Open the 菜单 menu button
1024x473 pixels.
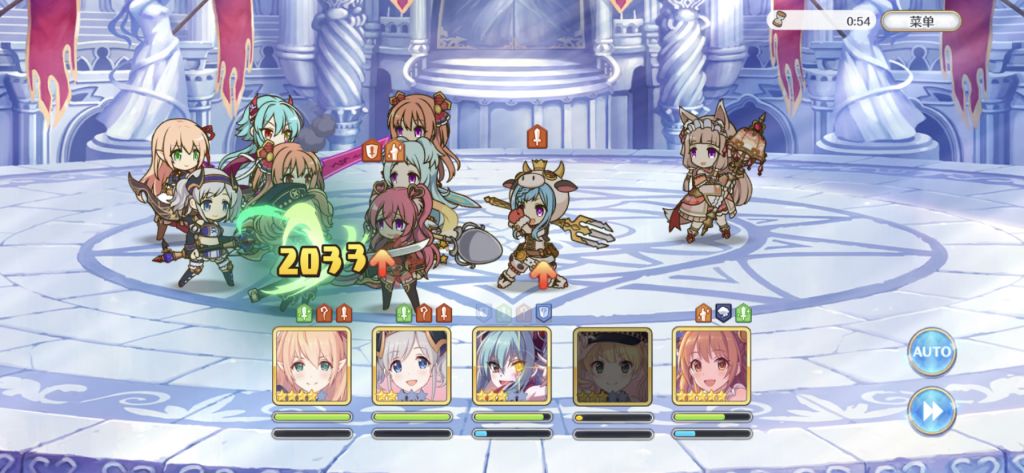coord(921,21)
